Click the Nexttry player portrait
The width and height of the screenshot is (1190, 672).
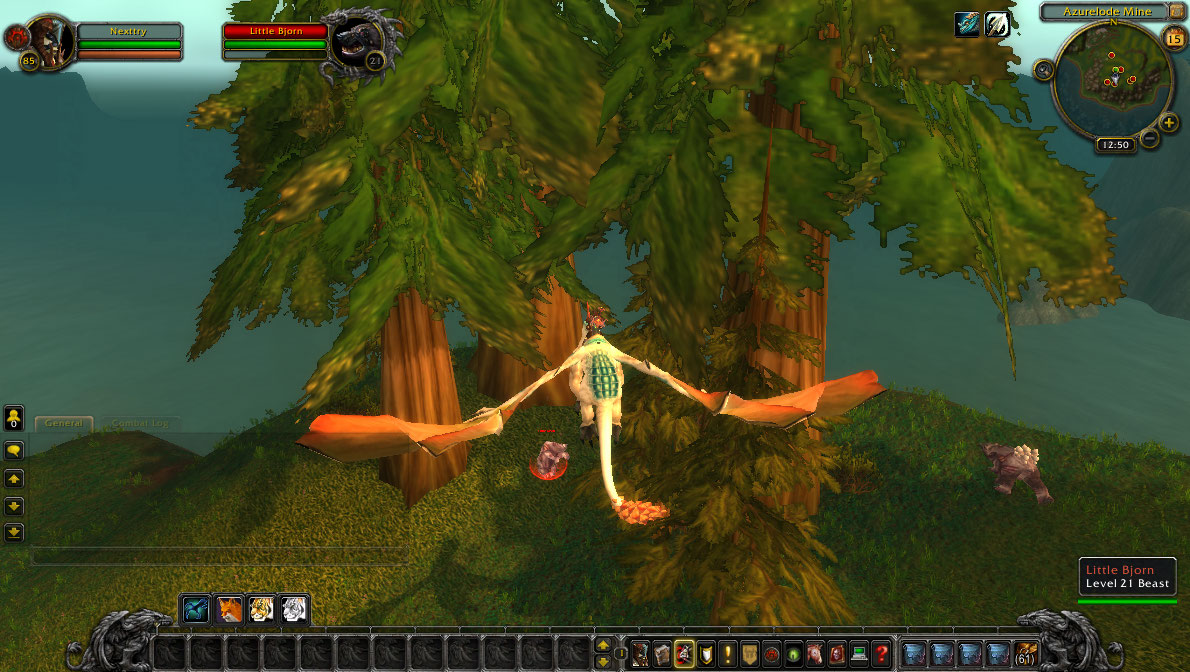(x=47, y=42)
